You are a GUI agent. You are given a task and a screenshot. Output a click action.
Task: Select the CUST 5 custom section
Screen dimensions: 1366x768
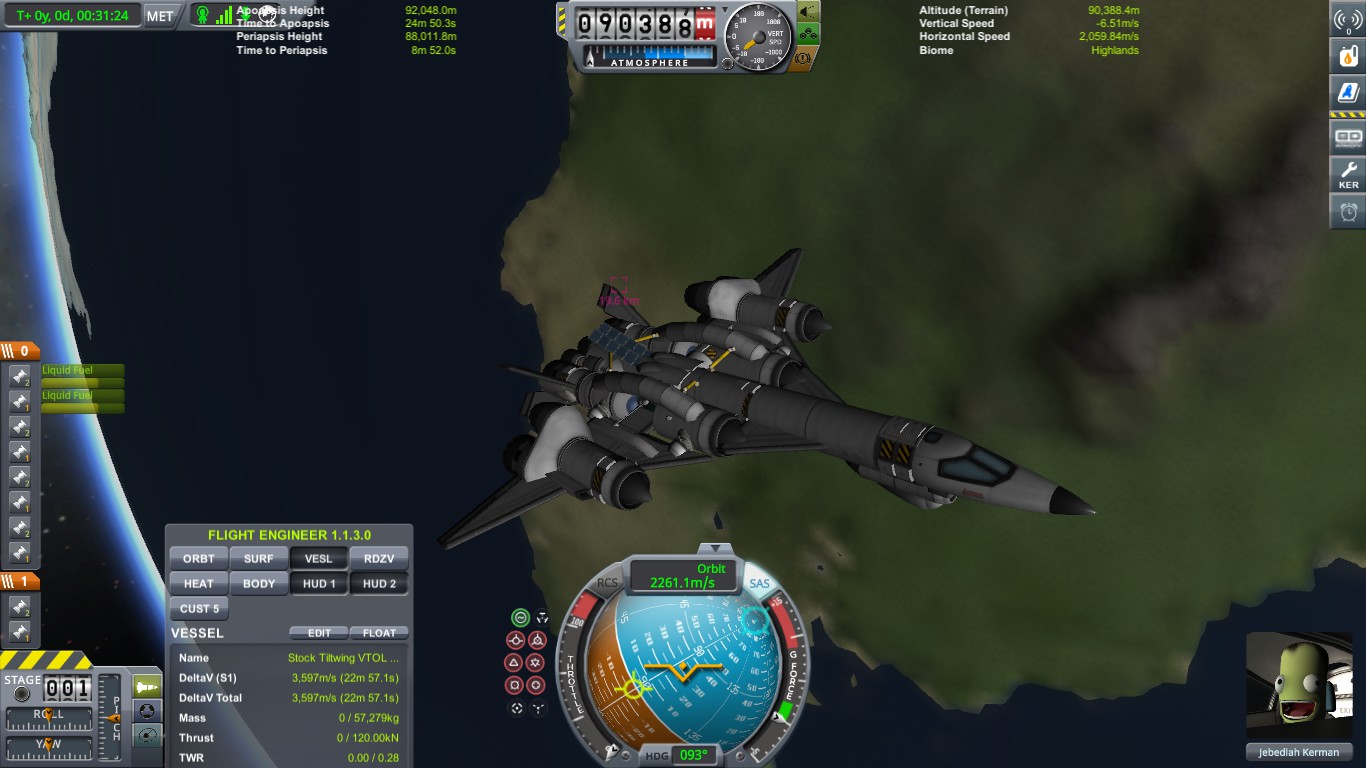199,609
